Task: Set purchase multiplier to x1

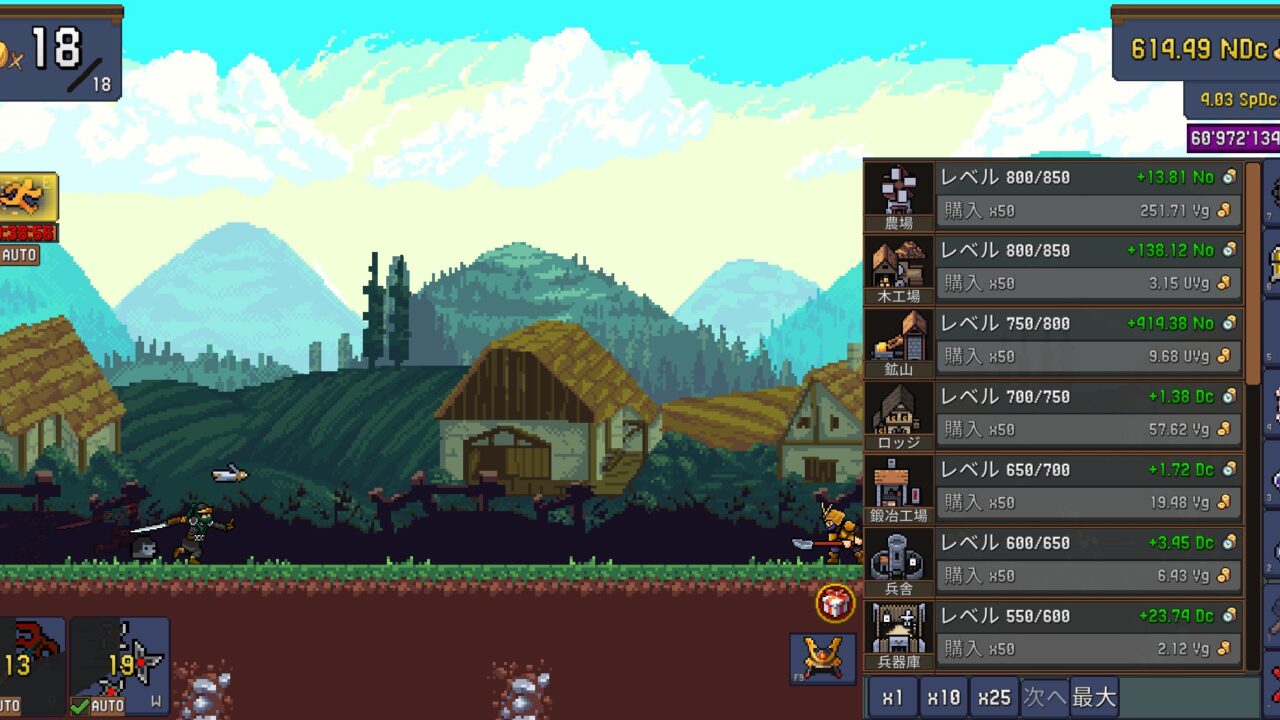Action: [x=893, y=697]
